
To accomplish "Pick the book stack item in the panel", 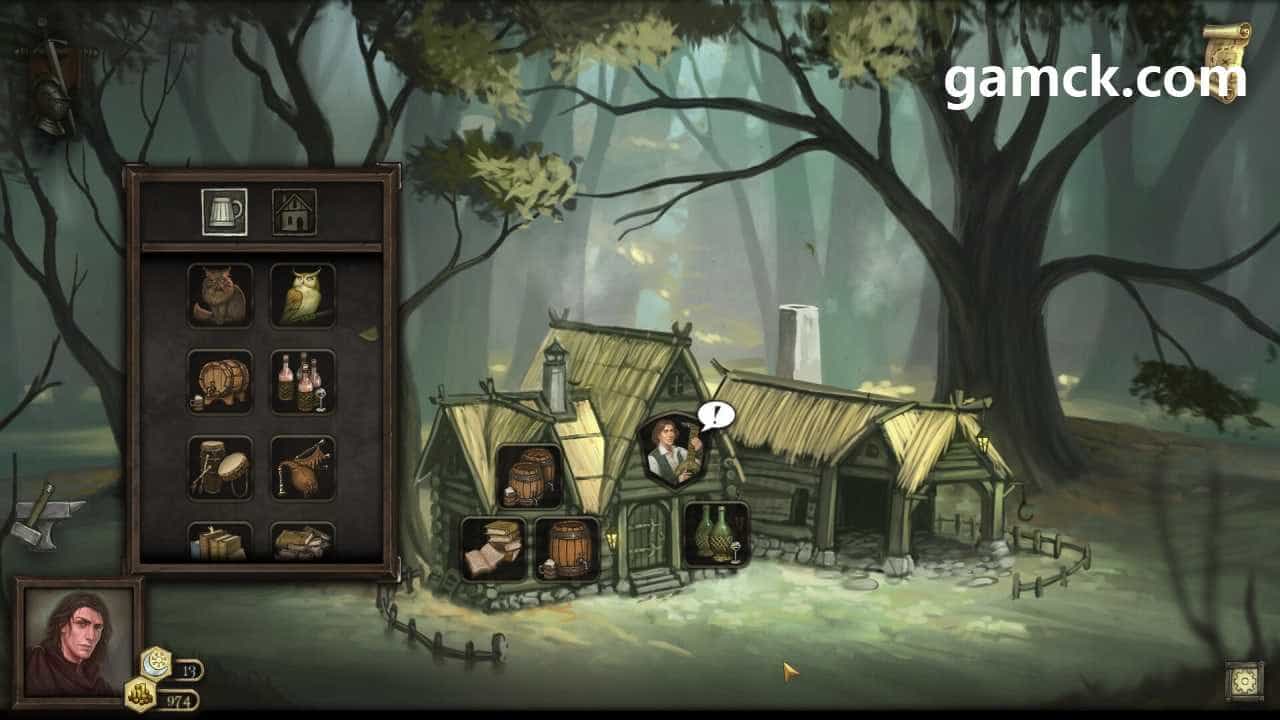I will [x=220, y=541].
